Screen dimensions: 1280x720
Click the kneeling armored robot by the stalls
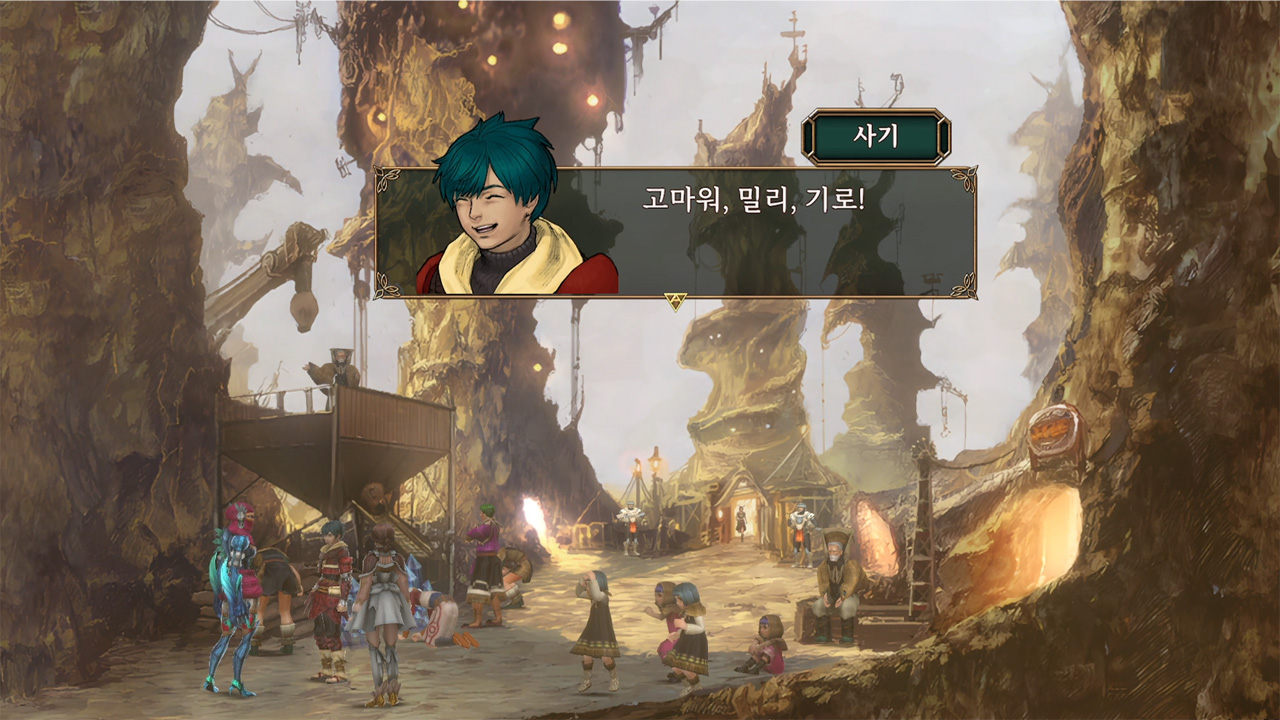[630, 528]
